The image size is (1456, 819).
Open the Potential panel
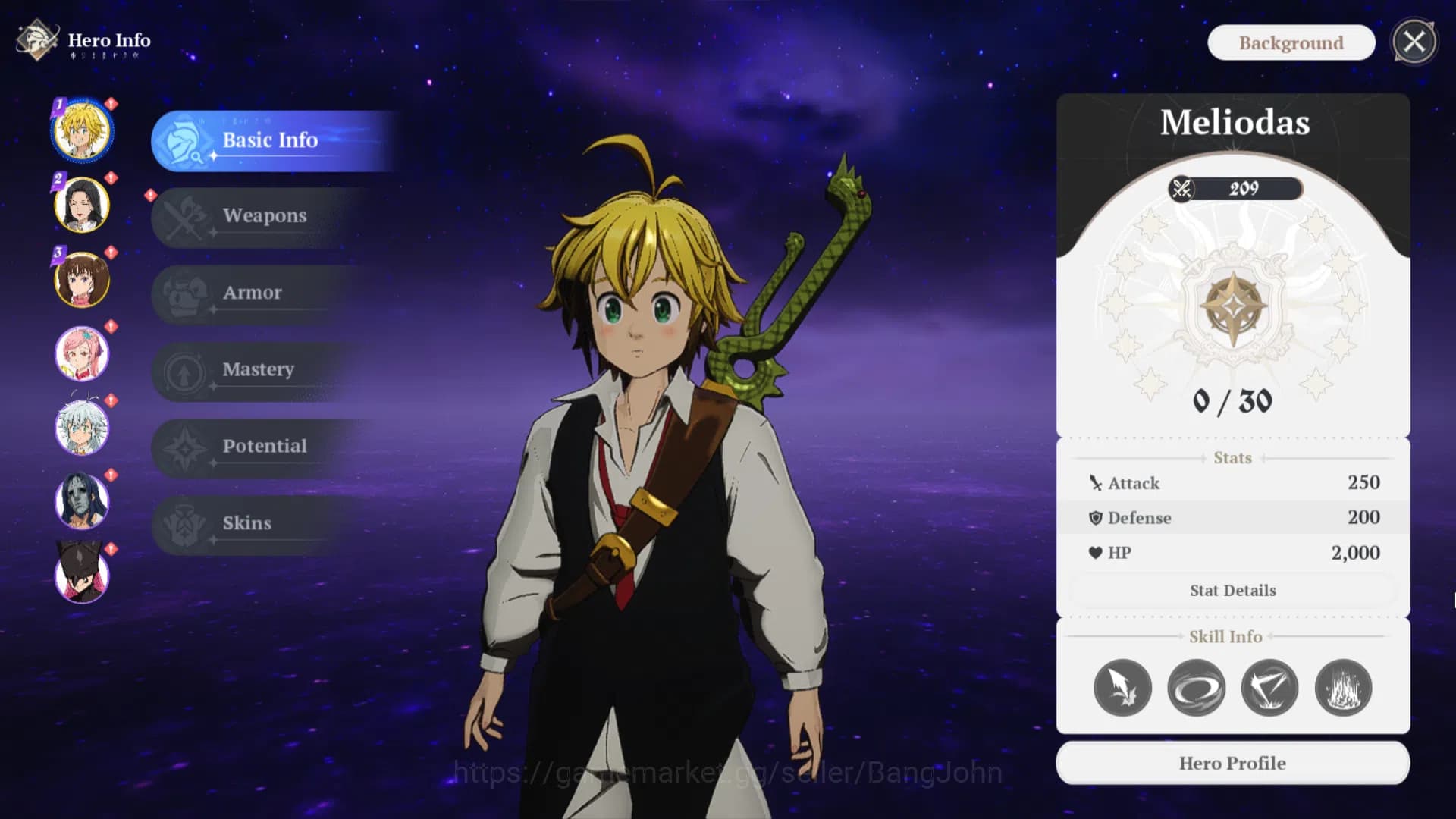[x=264, y=447]
